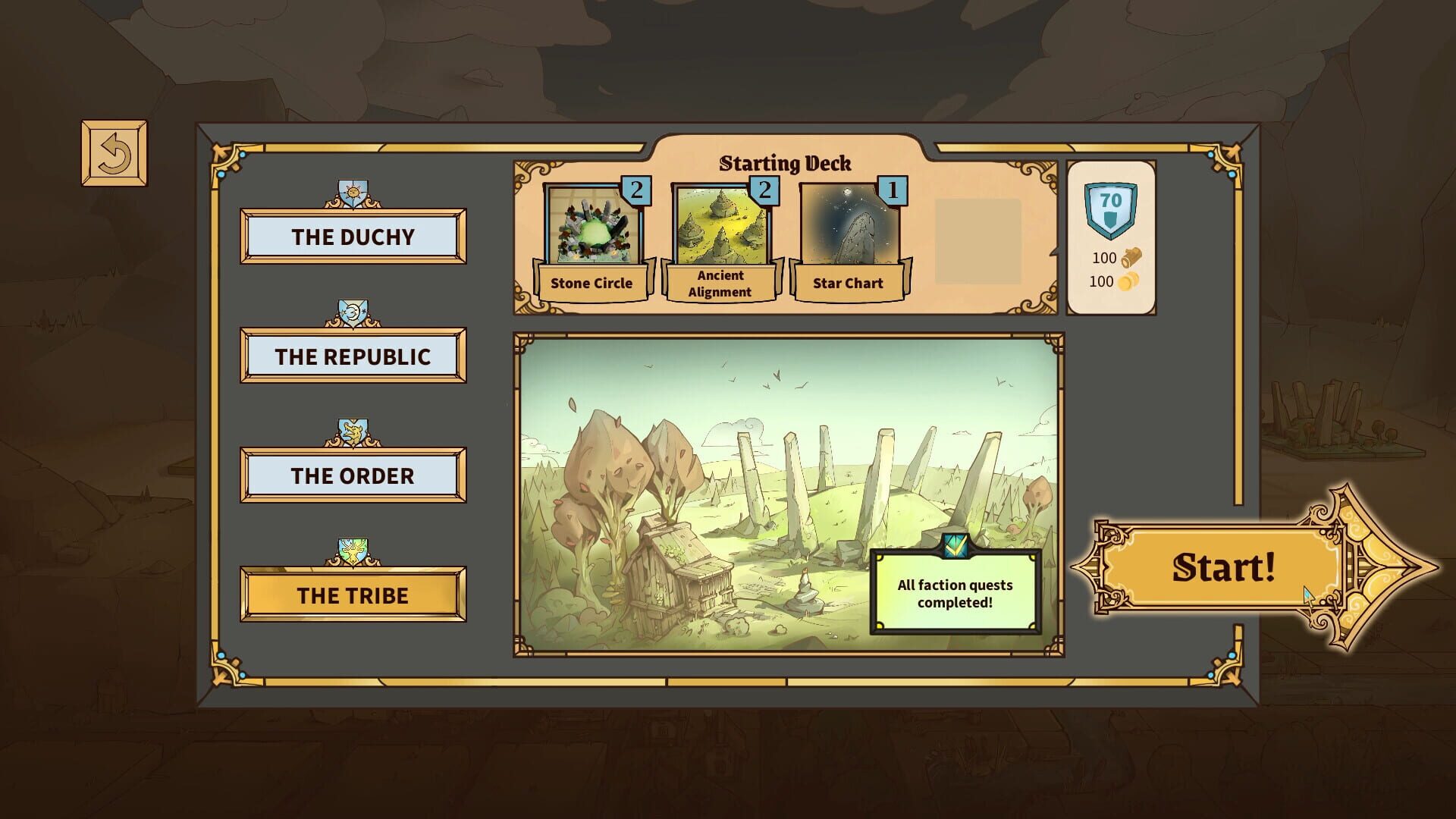
Task: Select The Republic faction
Action: tap(352, 356)
